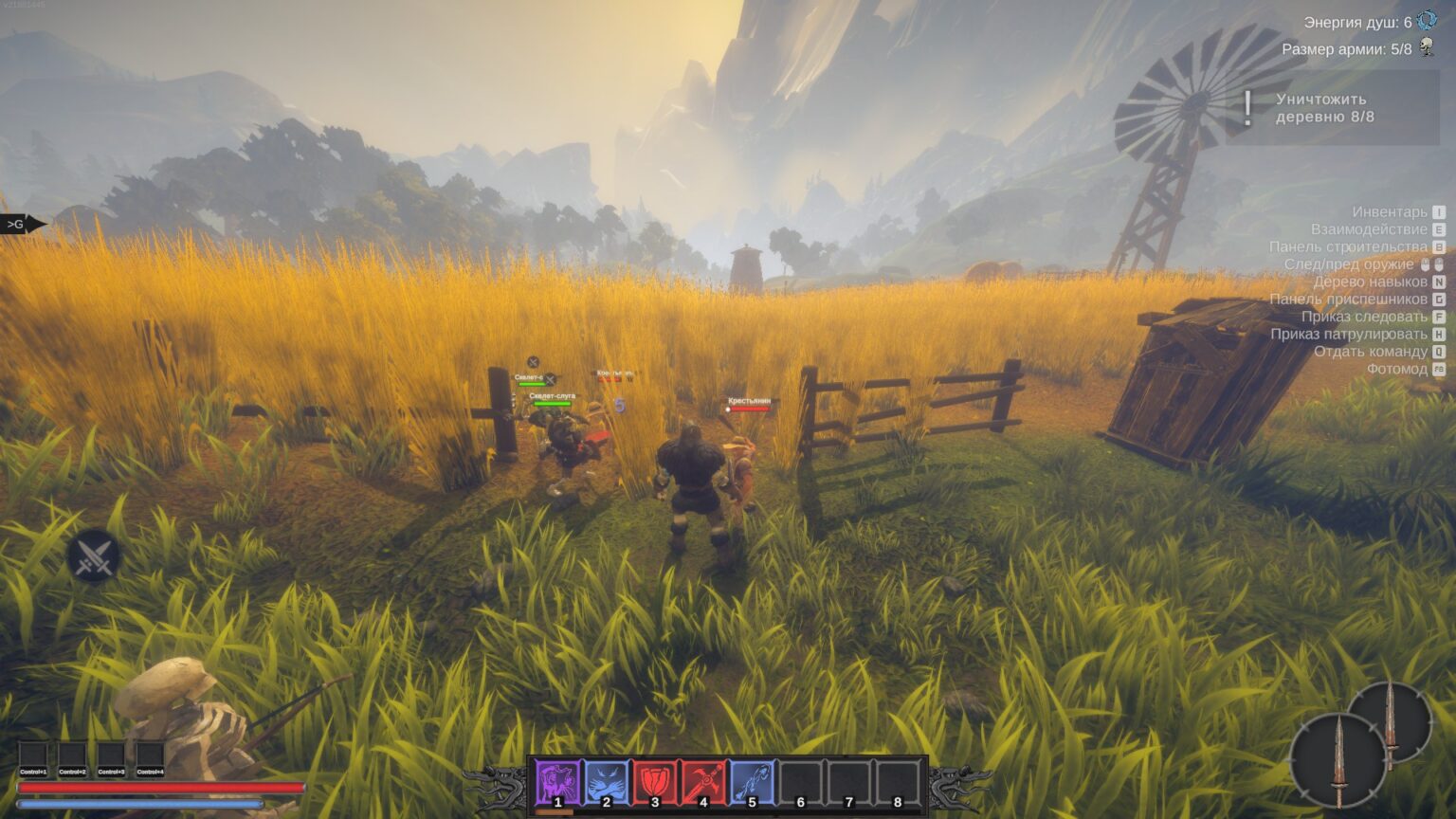Open the village destruction quest tracker
The width and height of the screenshot is (1456, 819).
point(1330,108)
